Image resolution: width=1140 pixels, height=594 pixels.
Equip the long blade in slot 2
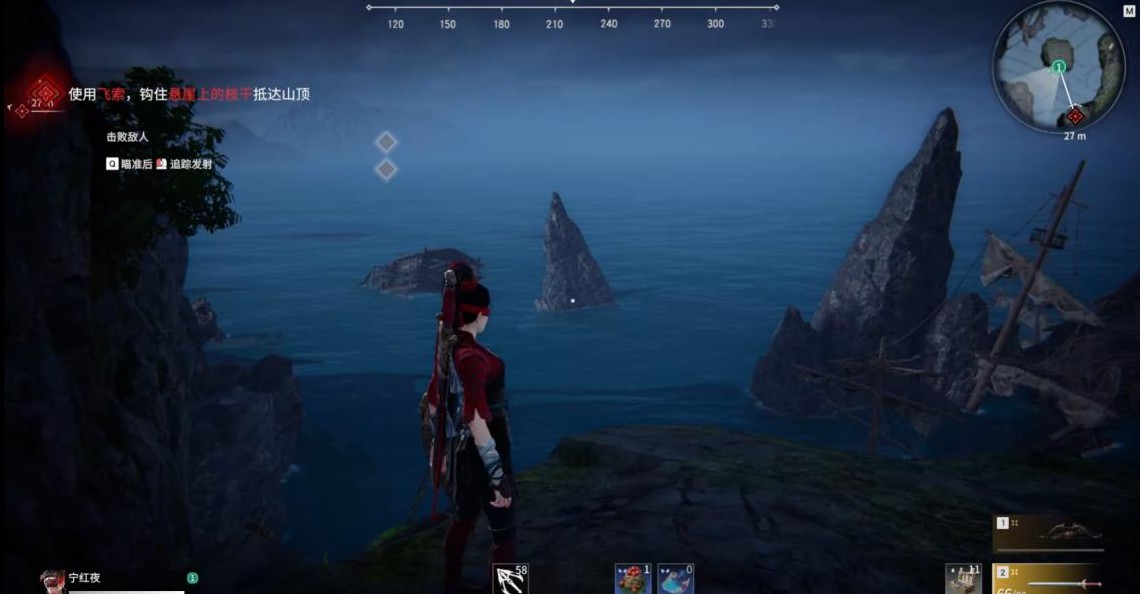click(x=1058, y=580)
